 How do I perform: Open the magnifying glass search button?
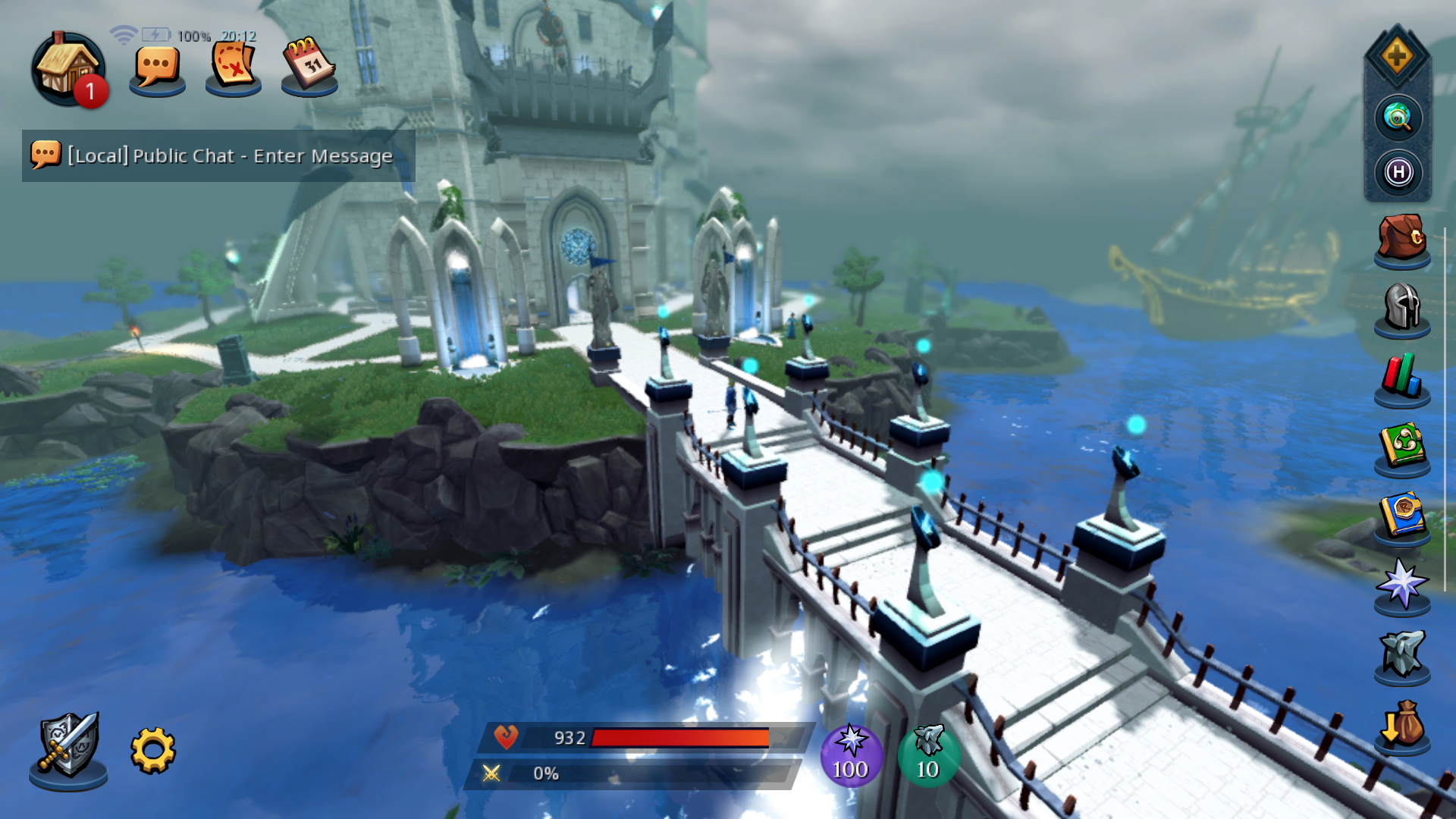pos(1398,118)
